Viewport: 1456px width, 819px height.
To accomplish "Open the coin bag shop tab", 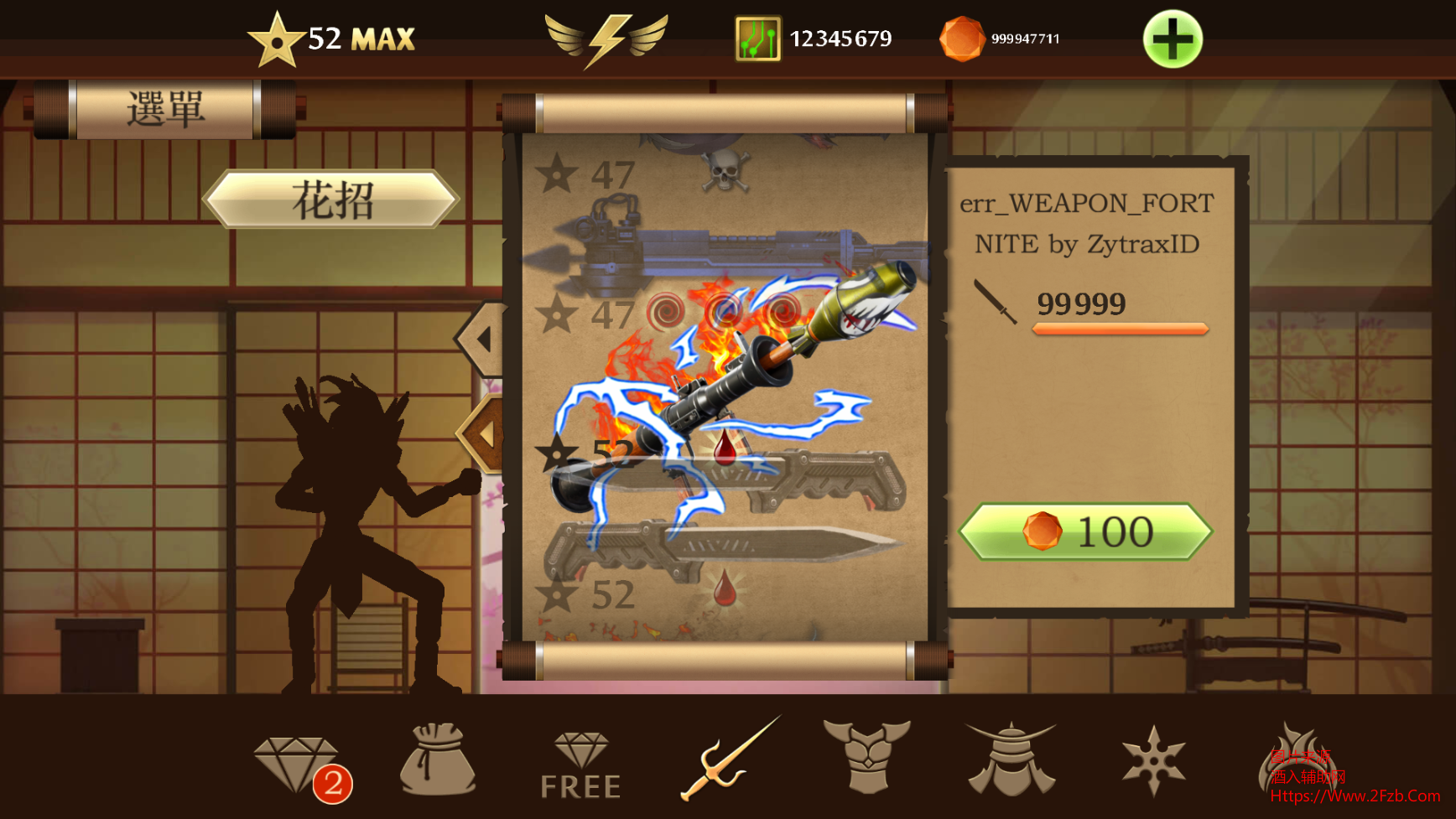I will [437, 760].
